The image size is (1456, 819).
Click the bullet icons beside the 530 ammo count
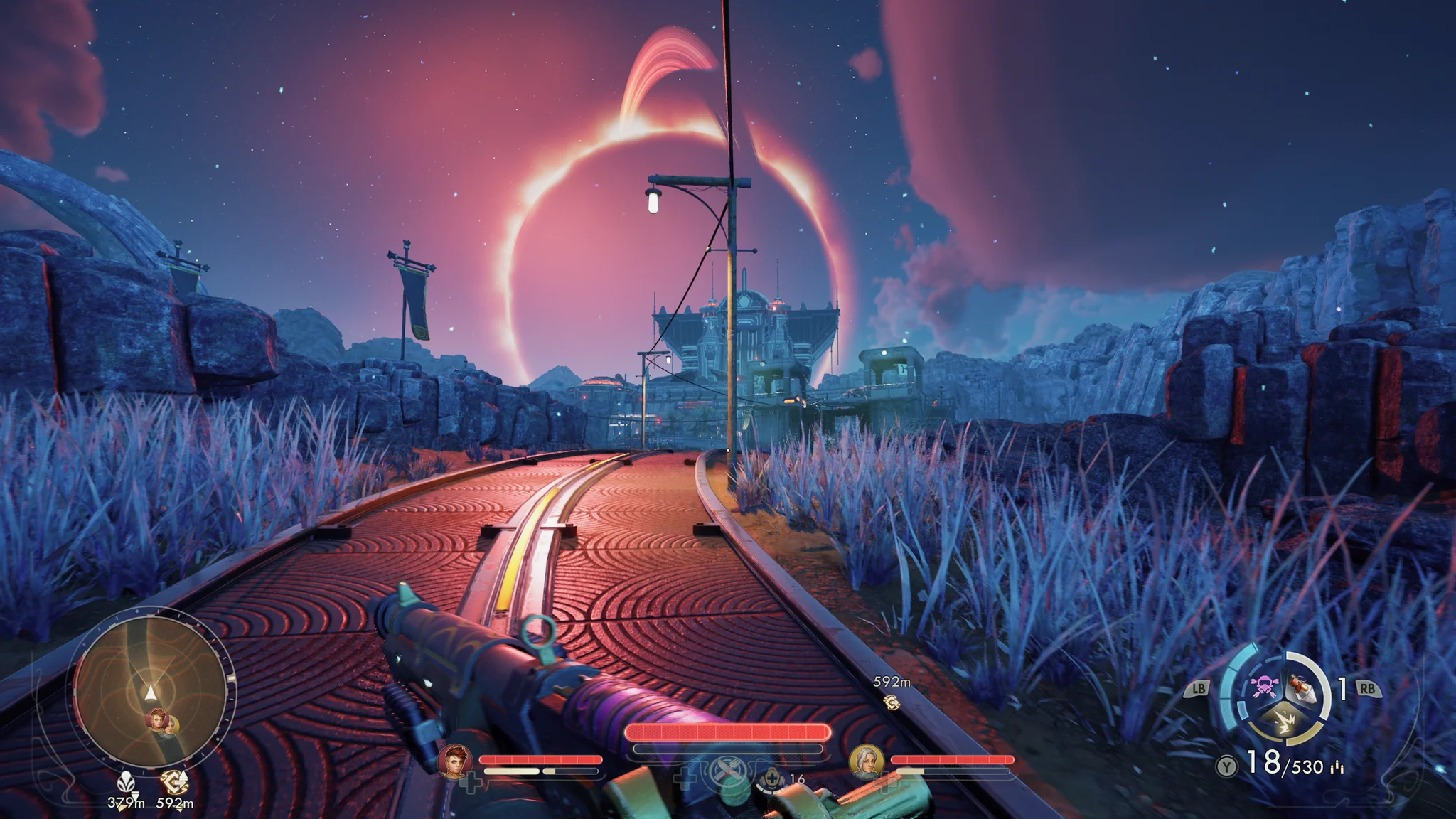[1337, 766]
